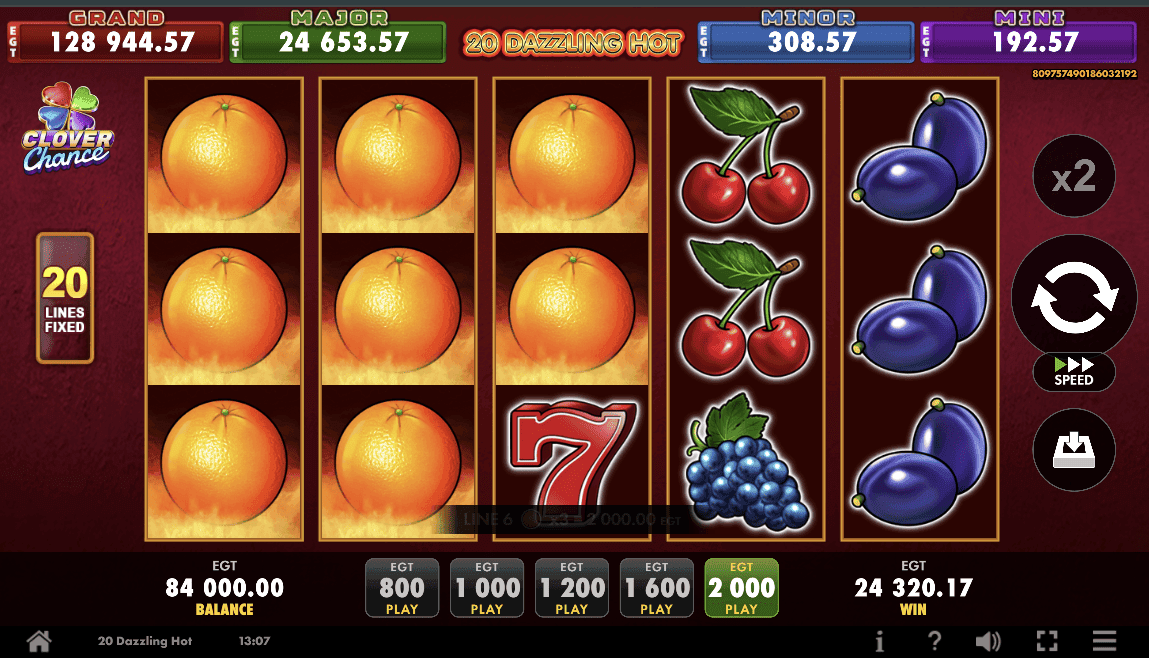The image size is (1149, 658).
Task: Open the help question mark
Action: click(934, 641)
